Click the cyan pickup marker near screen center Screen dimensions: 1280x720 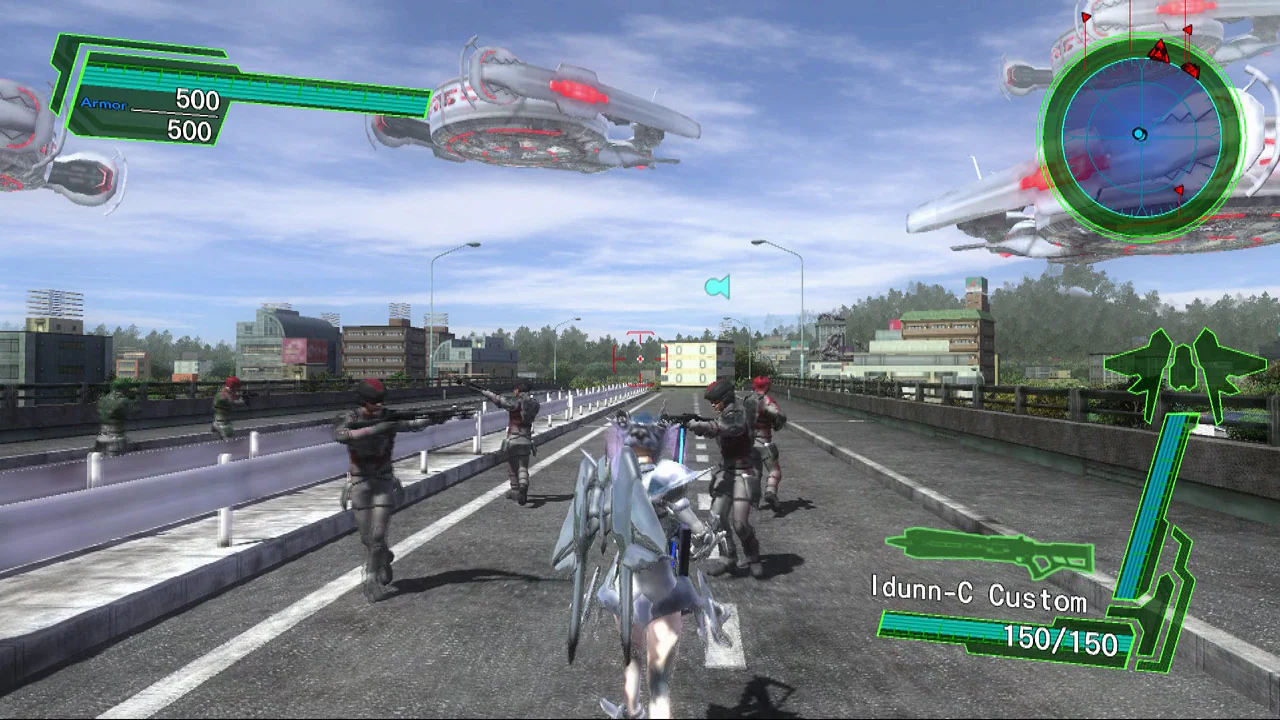pyautogui.click(x=716, y=287)
